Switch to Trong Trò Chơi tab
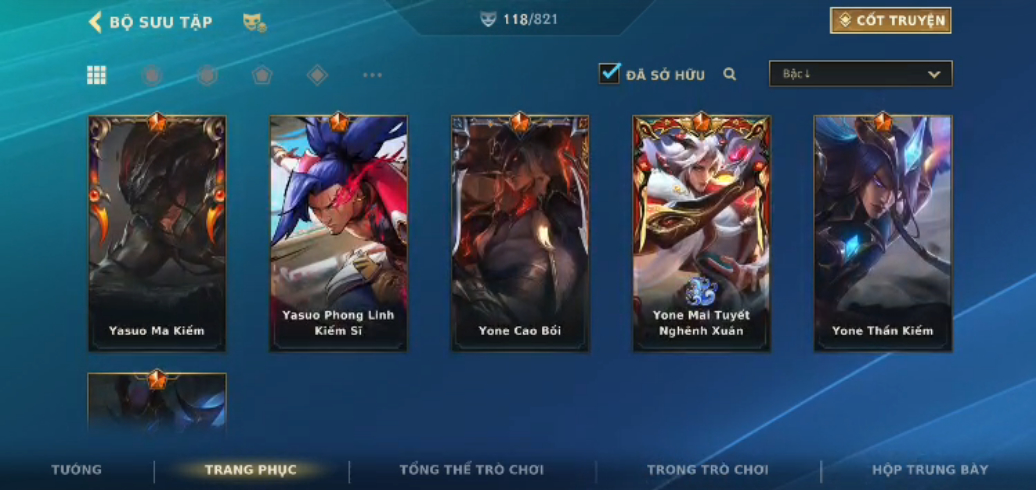 click(x=708, y=469)
